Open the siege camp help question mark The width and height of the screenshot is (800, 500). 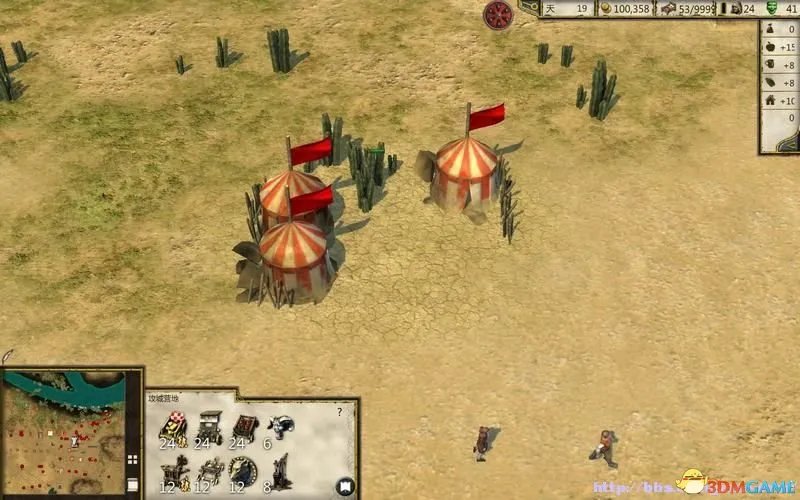tap(340, 411)
